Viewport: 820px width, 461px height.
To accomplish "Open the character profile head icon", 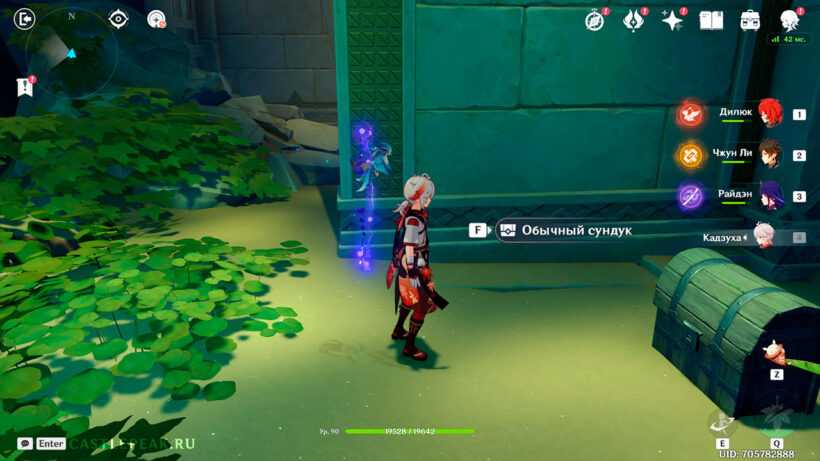I will (x=789, y=20).
